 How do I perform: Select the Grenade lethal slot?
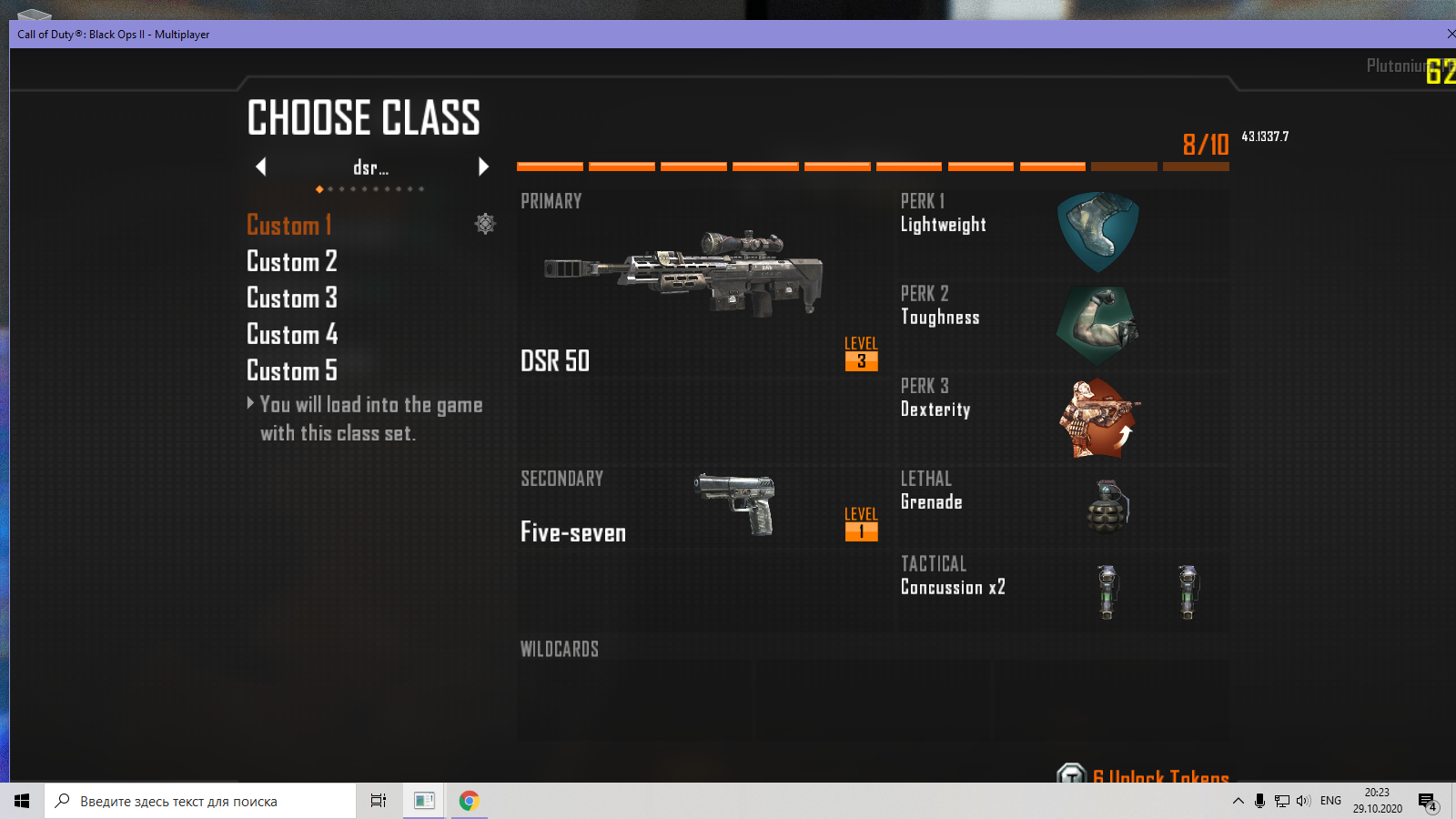[1063, 506]
